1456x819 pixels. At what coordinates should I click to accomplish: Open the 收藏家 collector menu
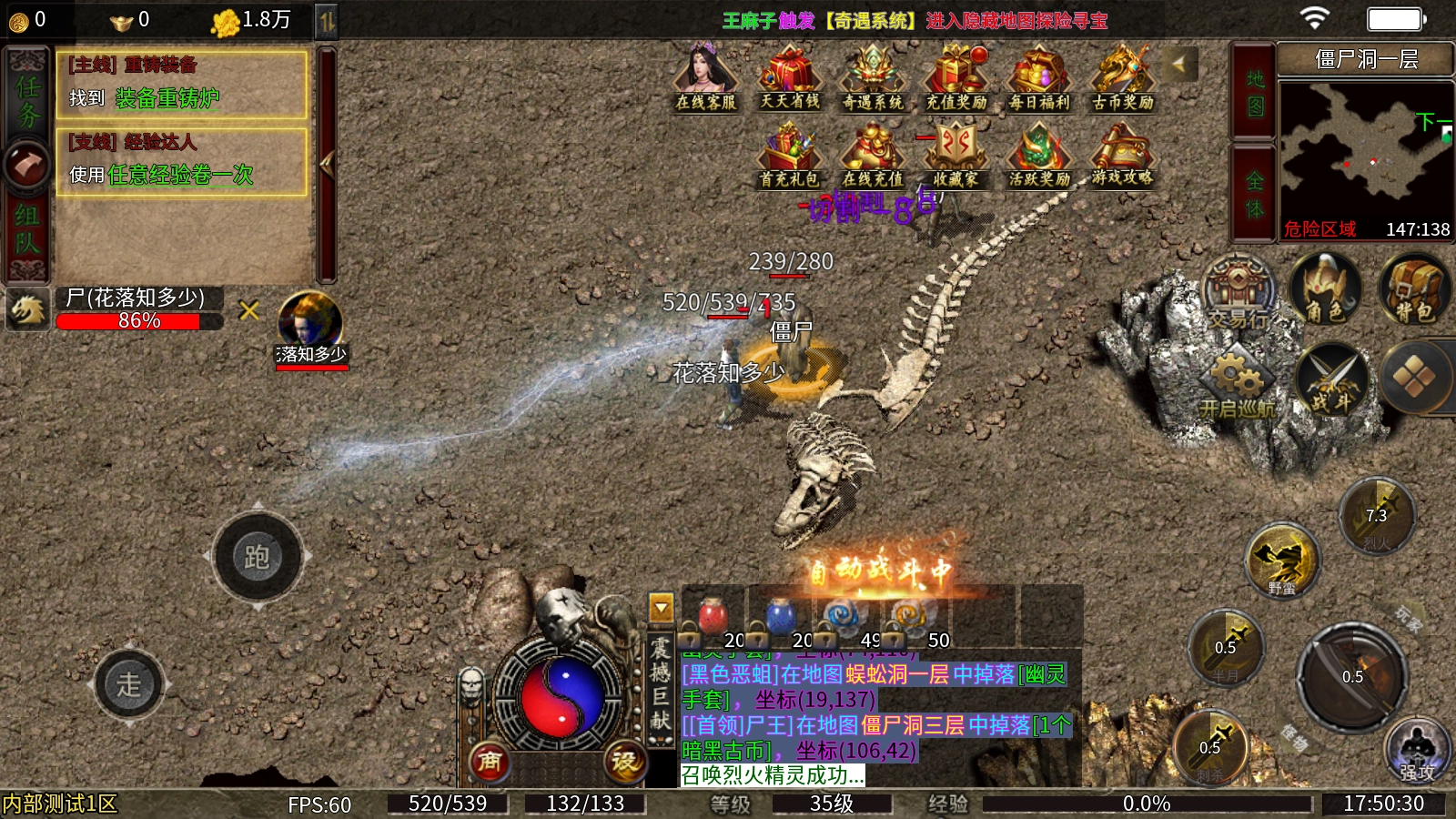tap(956, 156)
